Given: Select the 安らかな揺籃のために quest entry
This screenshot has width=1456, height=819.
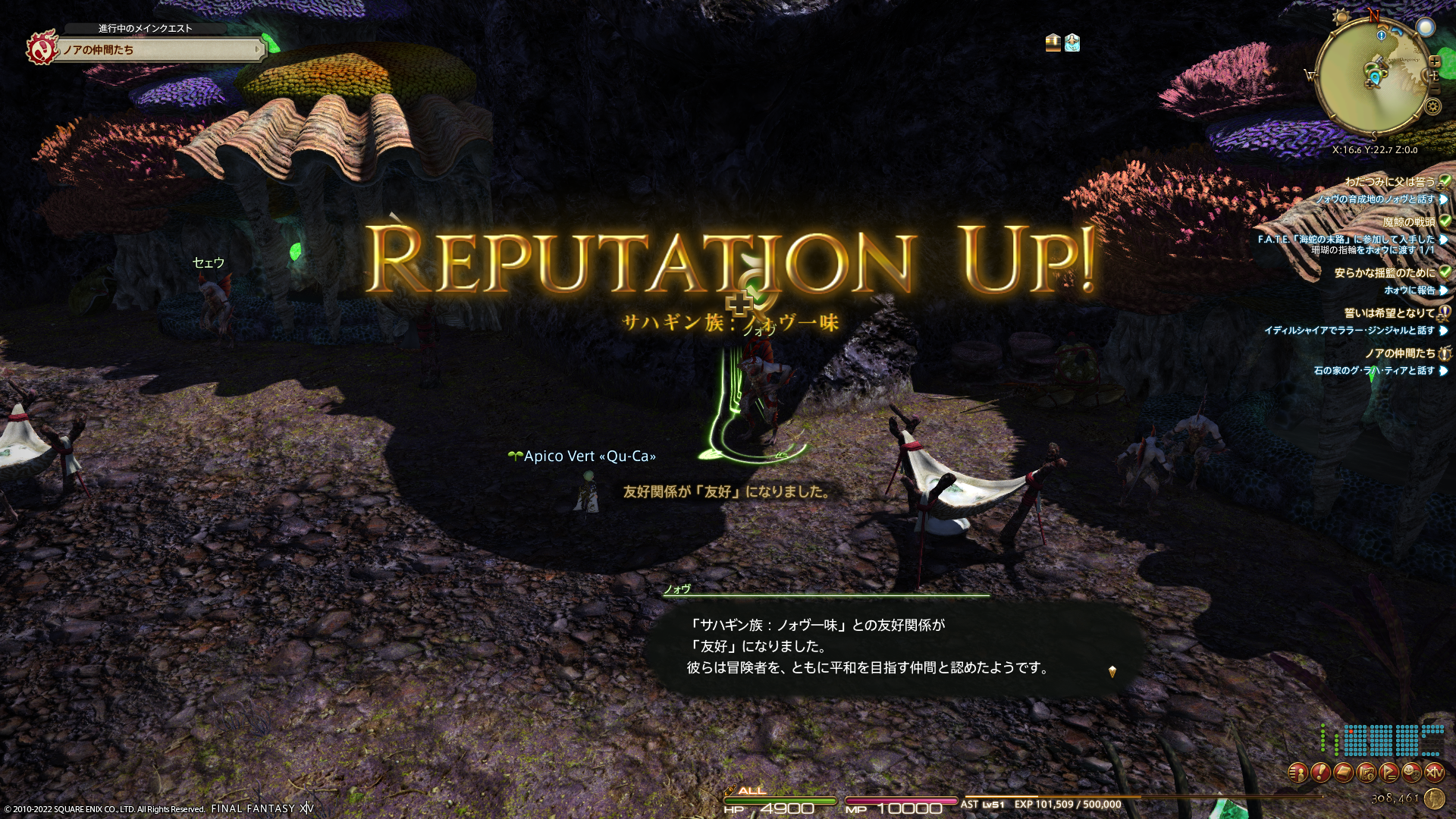Looking at the screenshot, I should [1384, 272].
